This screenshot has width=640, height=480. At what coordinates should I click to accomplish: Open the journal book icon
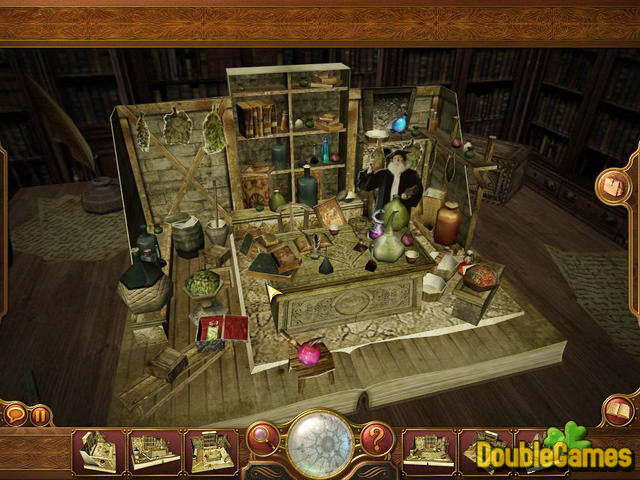618,410
